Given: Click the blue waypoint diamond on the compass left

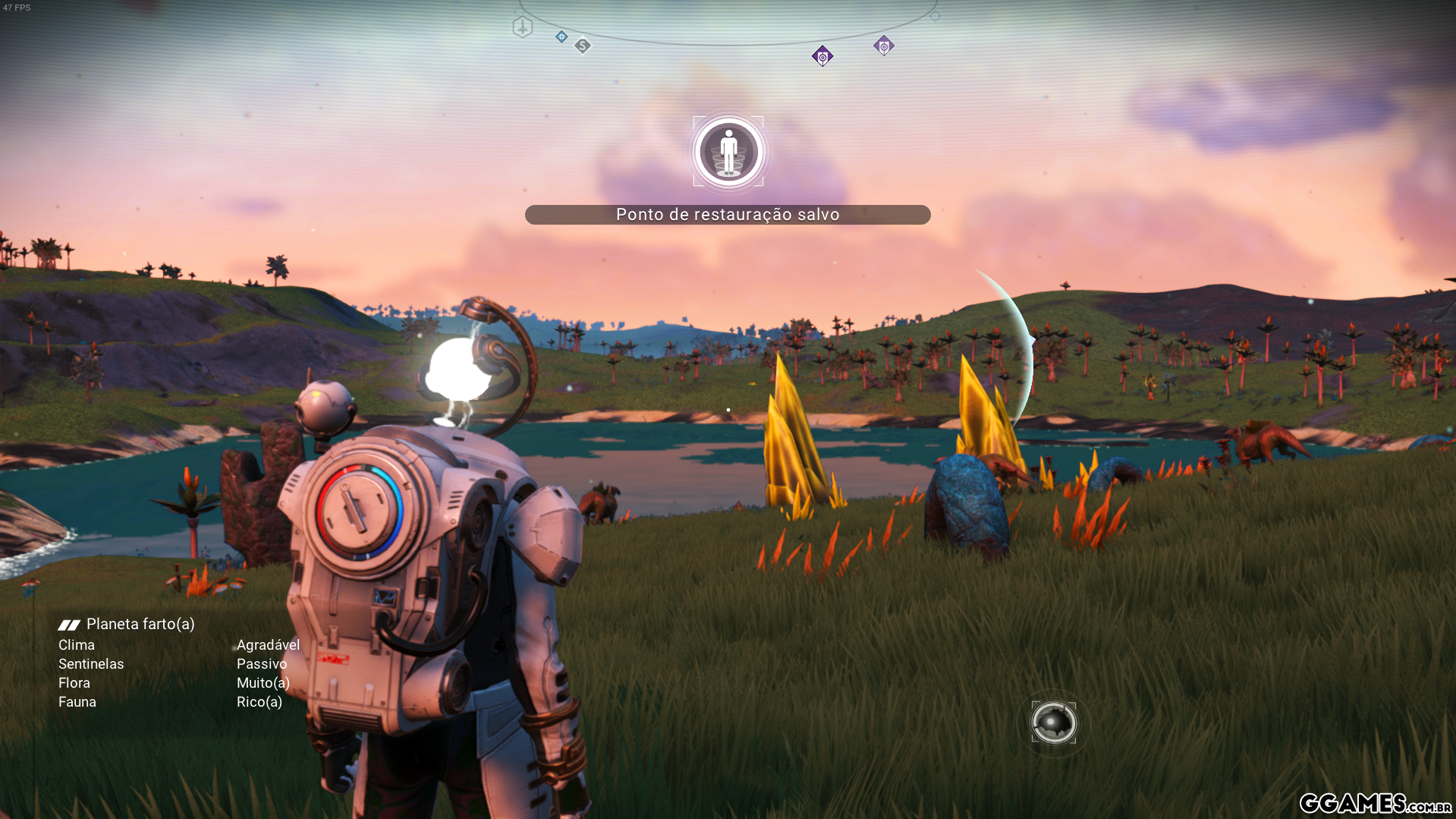Looking at the screenshot, I should (560, 36).
